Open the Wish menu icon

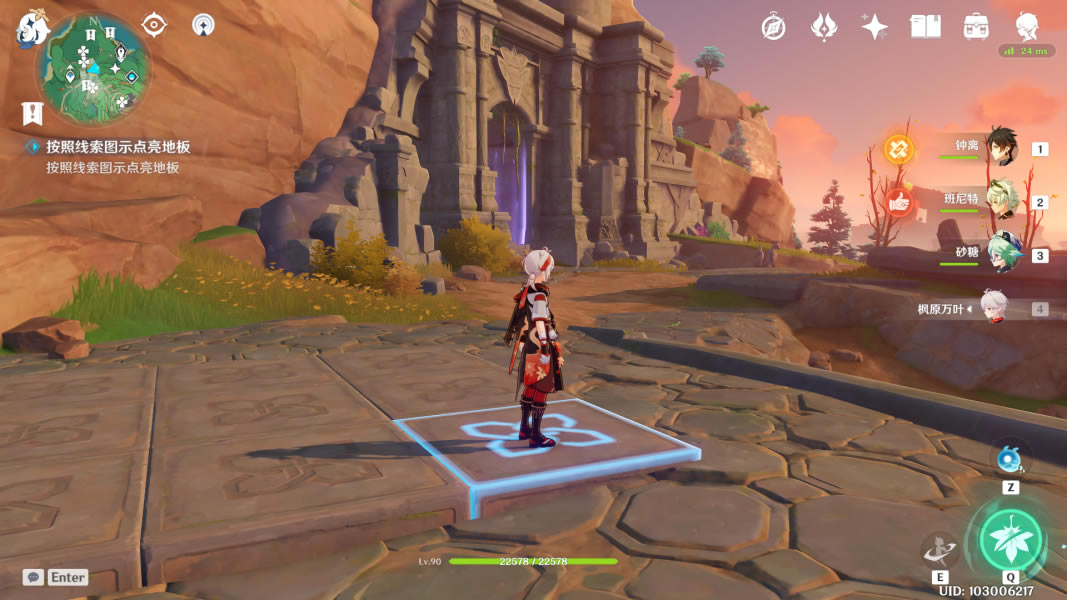(x=824, y=27)
